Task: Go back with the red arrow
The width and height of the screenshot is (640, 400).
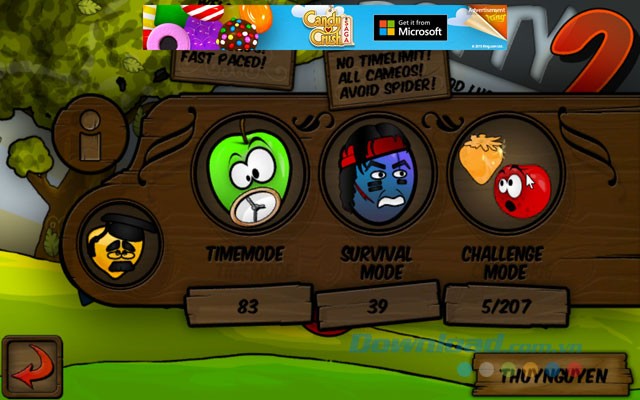Action: [31, 367]
